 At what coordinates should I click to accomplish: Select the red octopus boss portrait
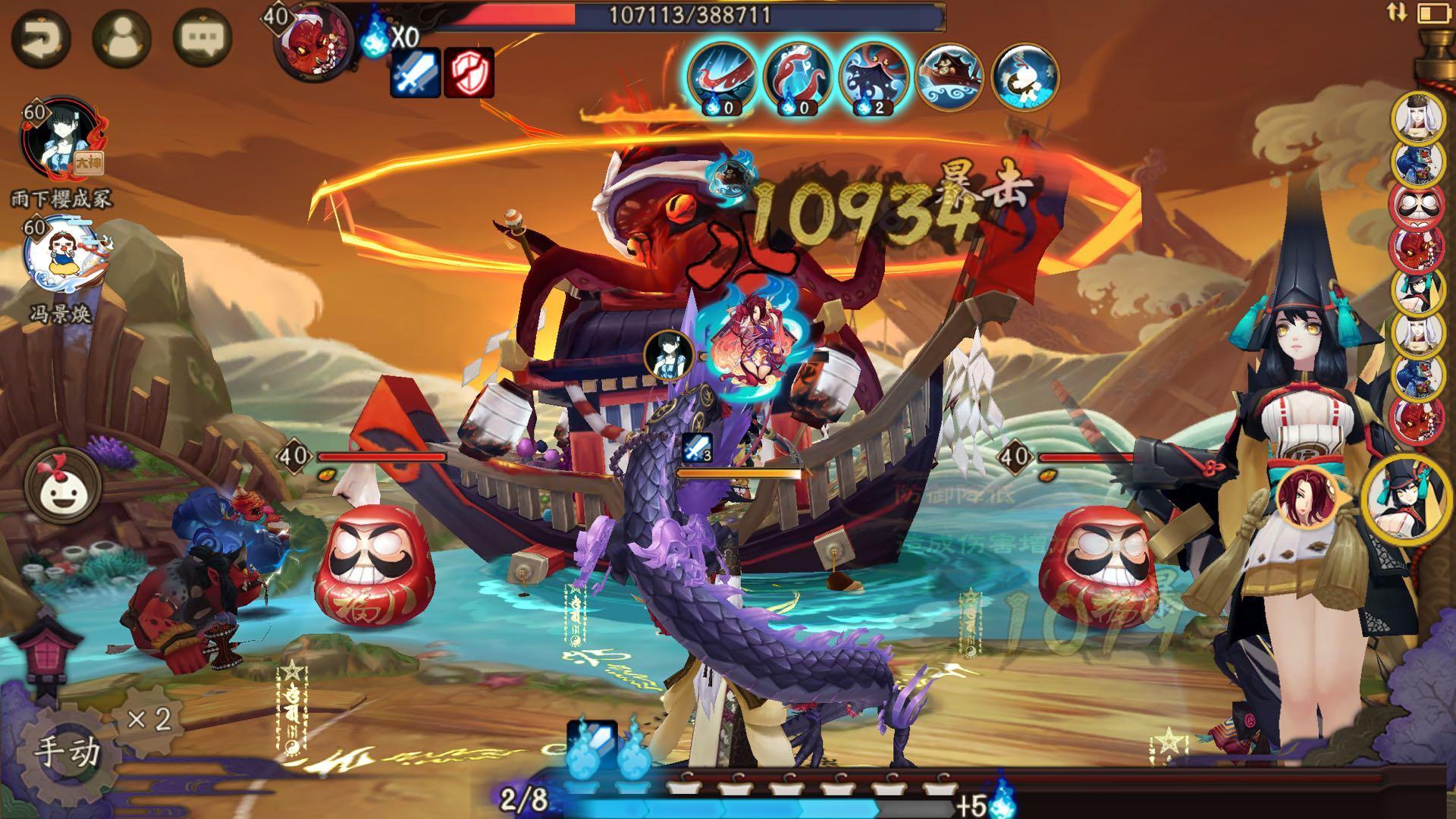(317, 42)
